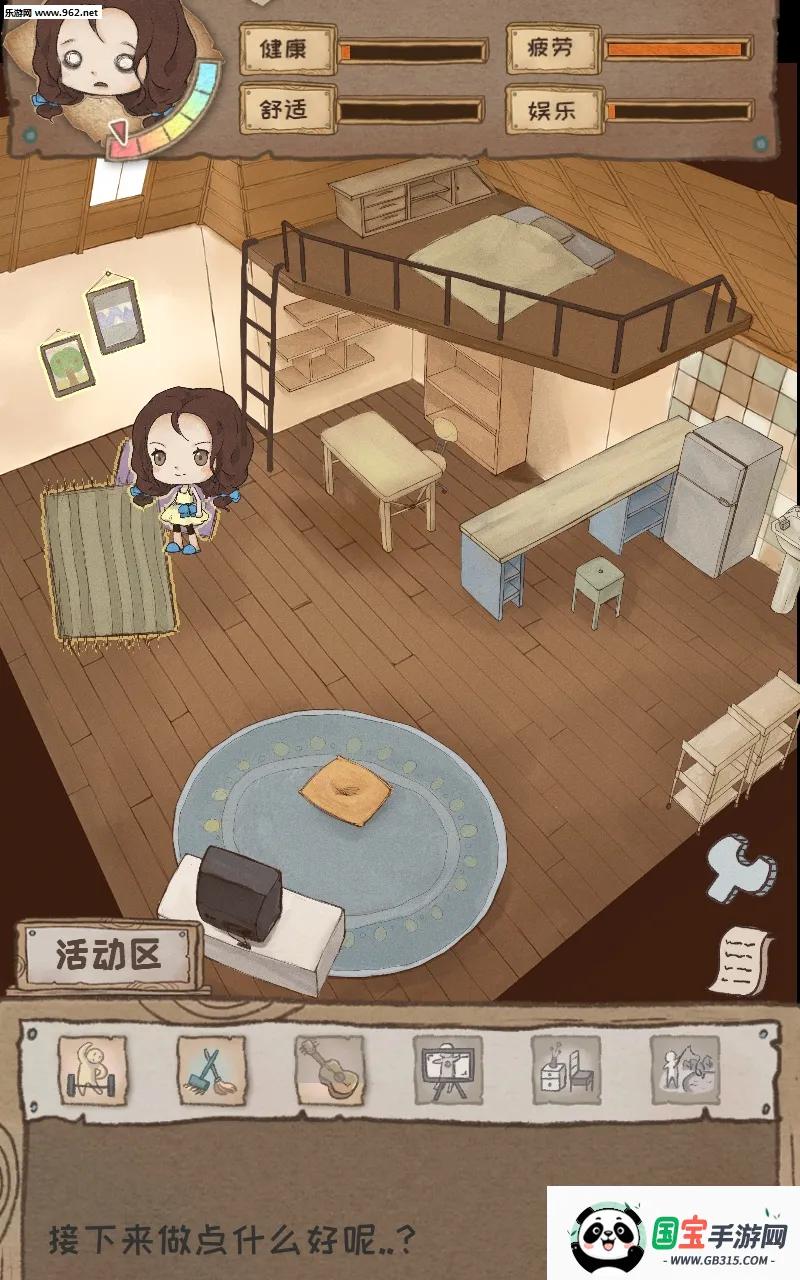Choose the nightstand and chair activity
This screenshot has height=1280, width=800.
[x=566, y=1070]
